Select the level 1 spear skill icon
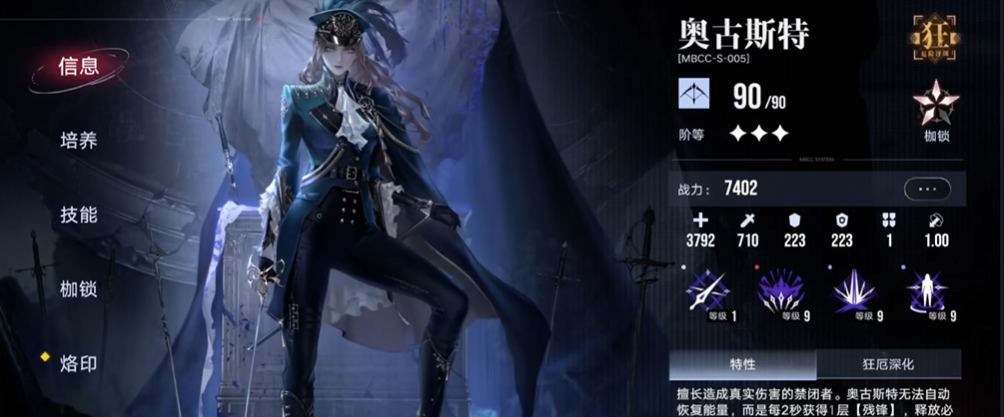Screen dimensions: 1004x417 pyautogui.click(x=707, y=291)
